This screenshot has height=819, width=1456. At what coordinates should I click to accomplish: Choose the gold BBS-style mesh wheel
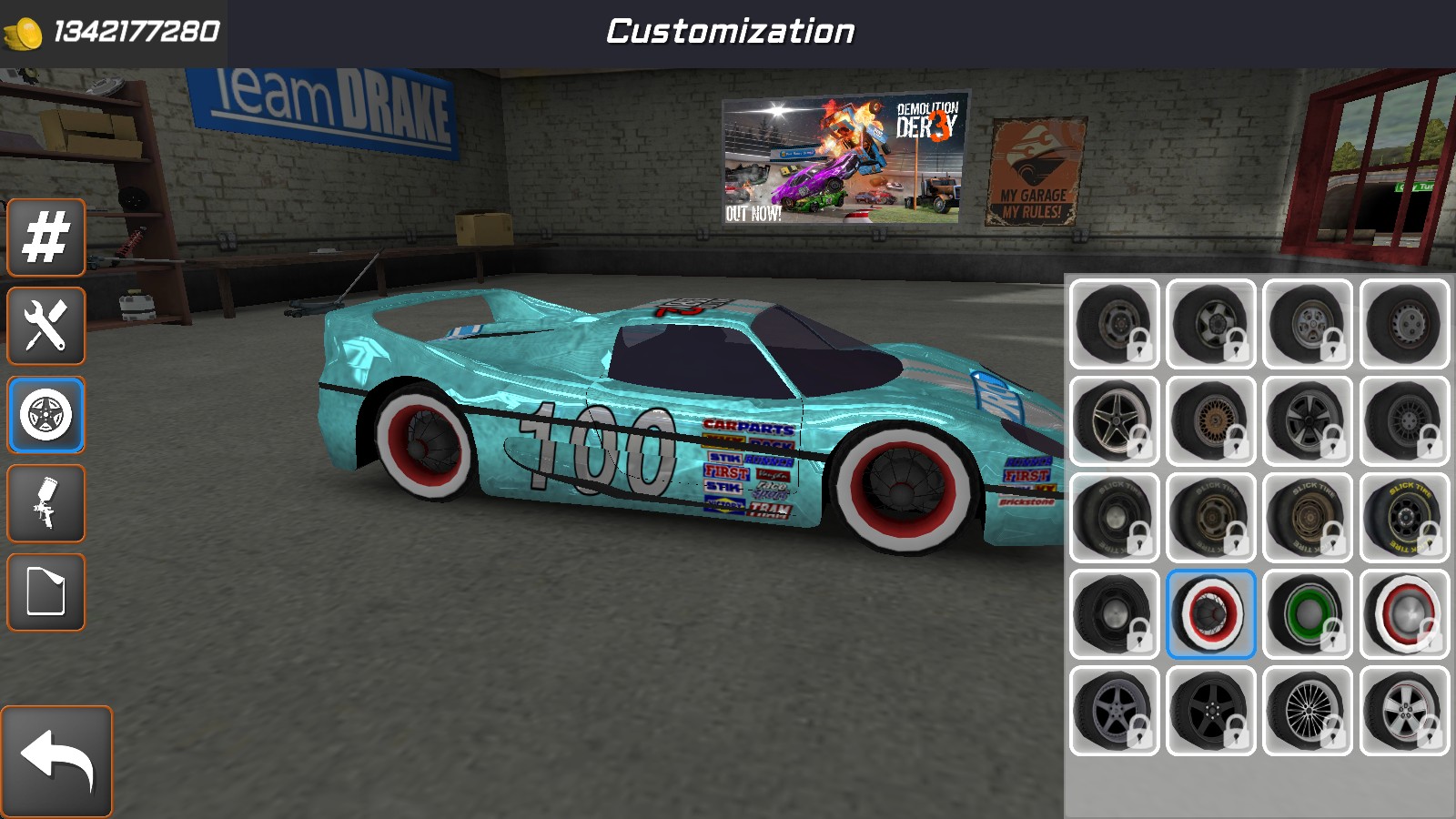(x=1210, y=420)
